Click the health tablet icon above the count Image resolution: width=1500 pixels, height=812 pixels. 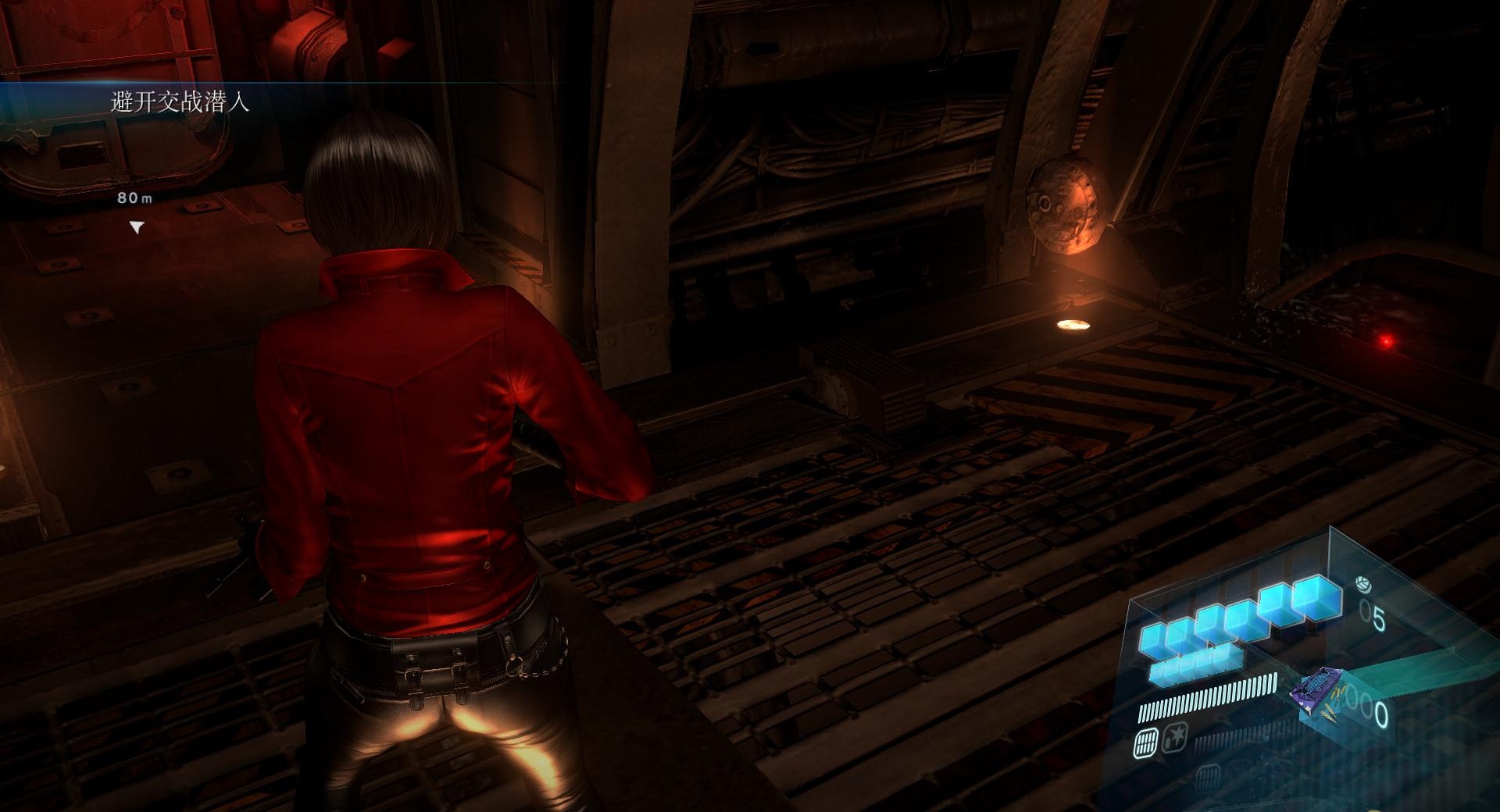1362,584
